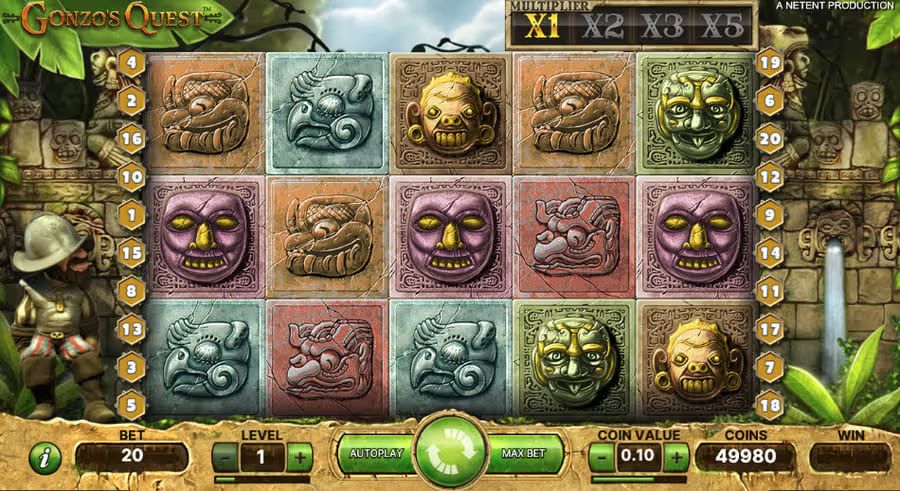900x491 pixels.
Task: Show payline number 12
Action: click(x=769, y=177)
